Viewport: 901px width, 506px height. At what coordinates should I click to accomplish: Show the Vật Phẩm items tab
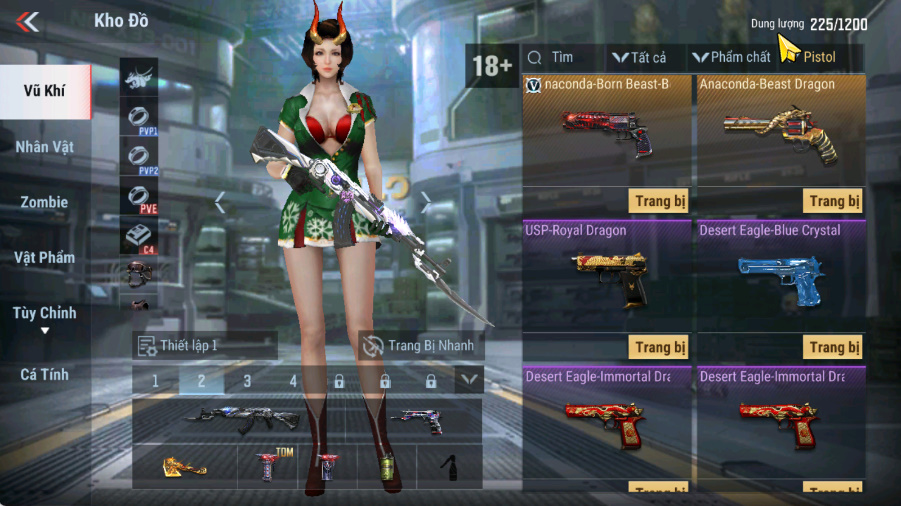[x=44, y=258]
